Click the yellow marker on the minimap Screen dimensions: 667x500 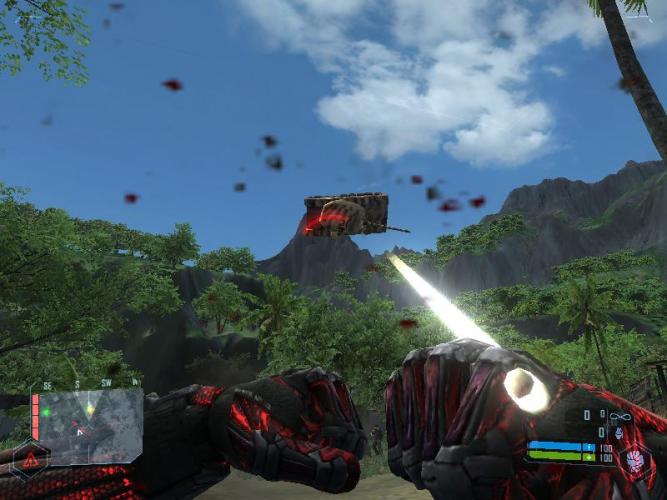click(90, 409)
